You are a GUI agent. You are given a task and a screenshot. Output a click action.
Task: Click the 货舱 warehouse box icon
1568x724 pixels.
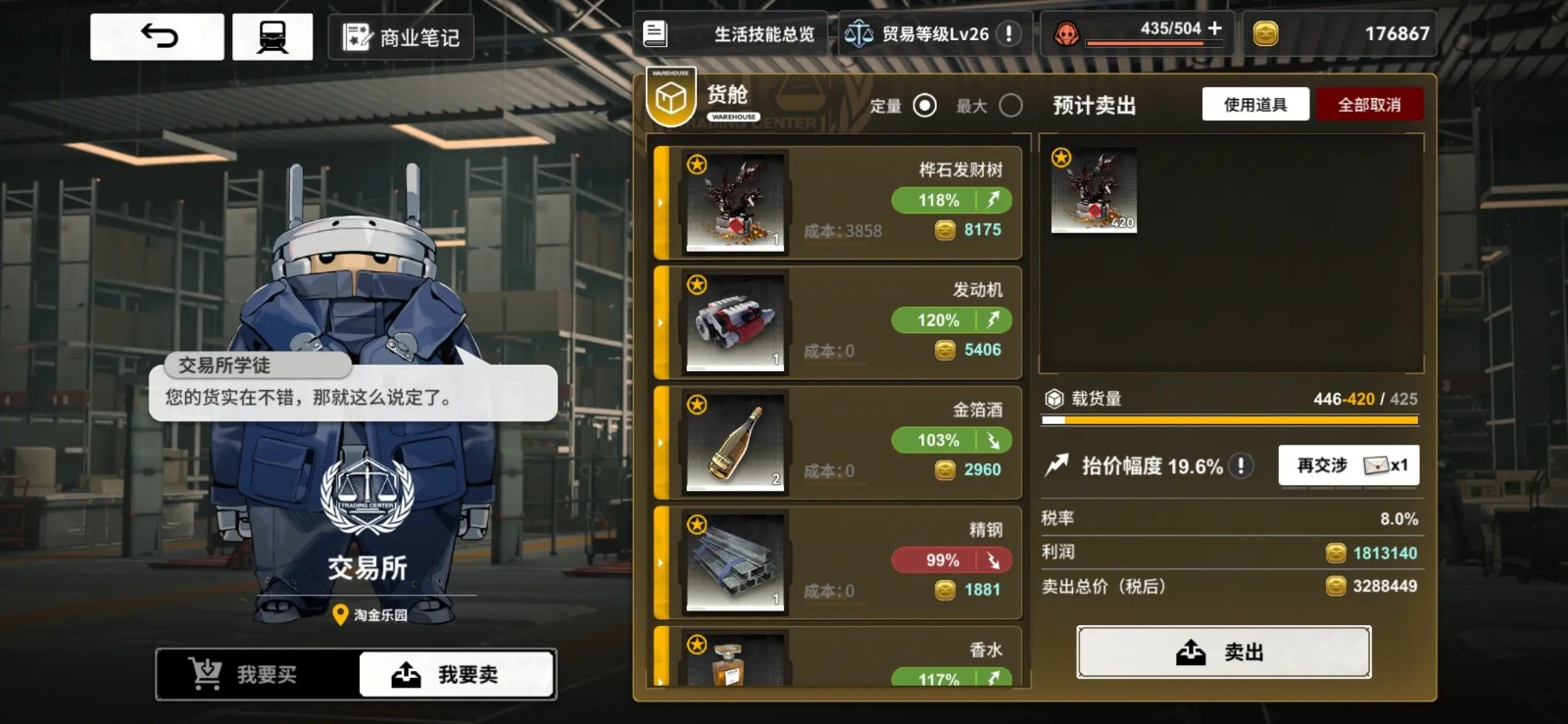pos(669,95)
